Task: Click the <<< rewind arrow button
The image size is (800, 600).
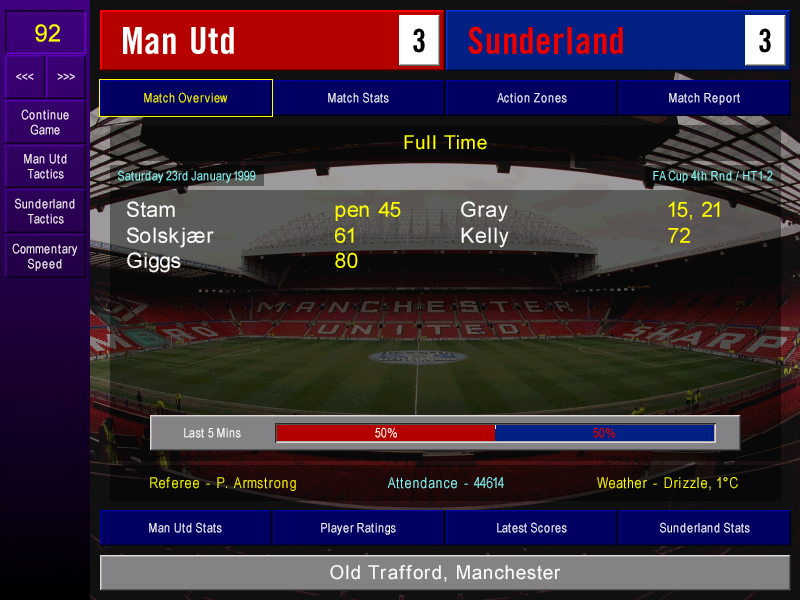Action: [25, 77]
